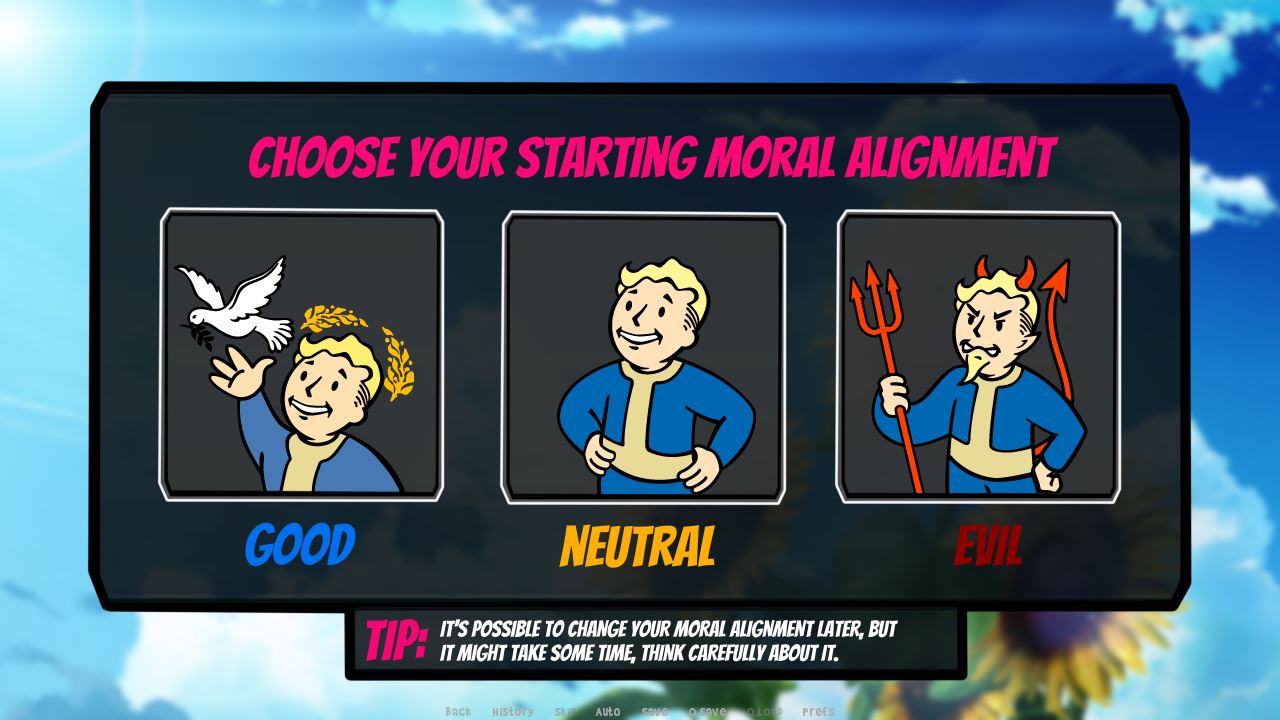The image size is (1280, 720).
Task: Open the Save screen
Action: (x=655, y=712)
